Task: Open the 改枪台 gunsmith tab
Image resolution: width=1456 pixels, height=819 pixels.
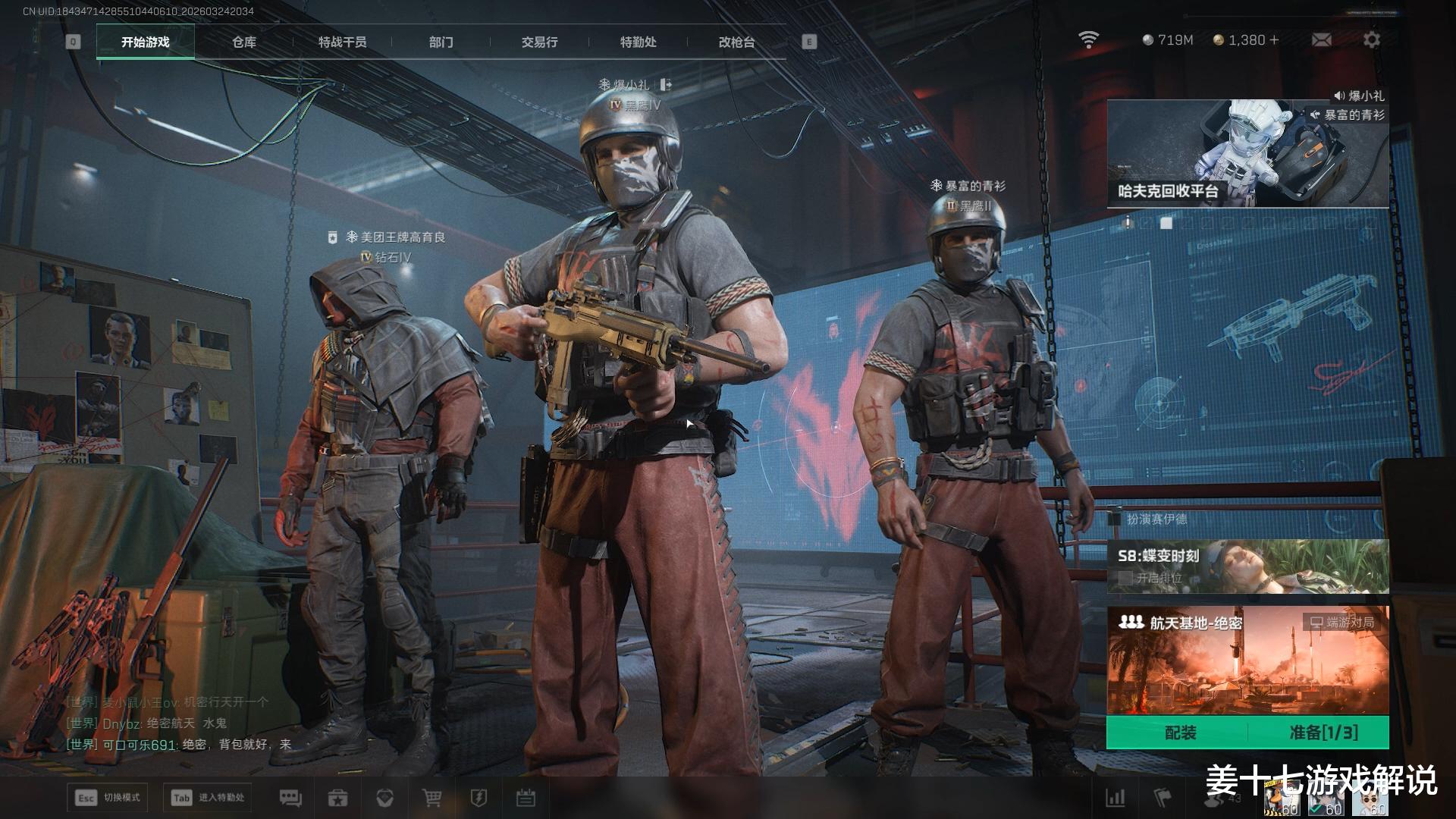Action: [736, 42]
